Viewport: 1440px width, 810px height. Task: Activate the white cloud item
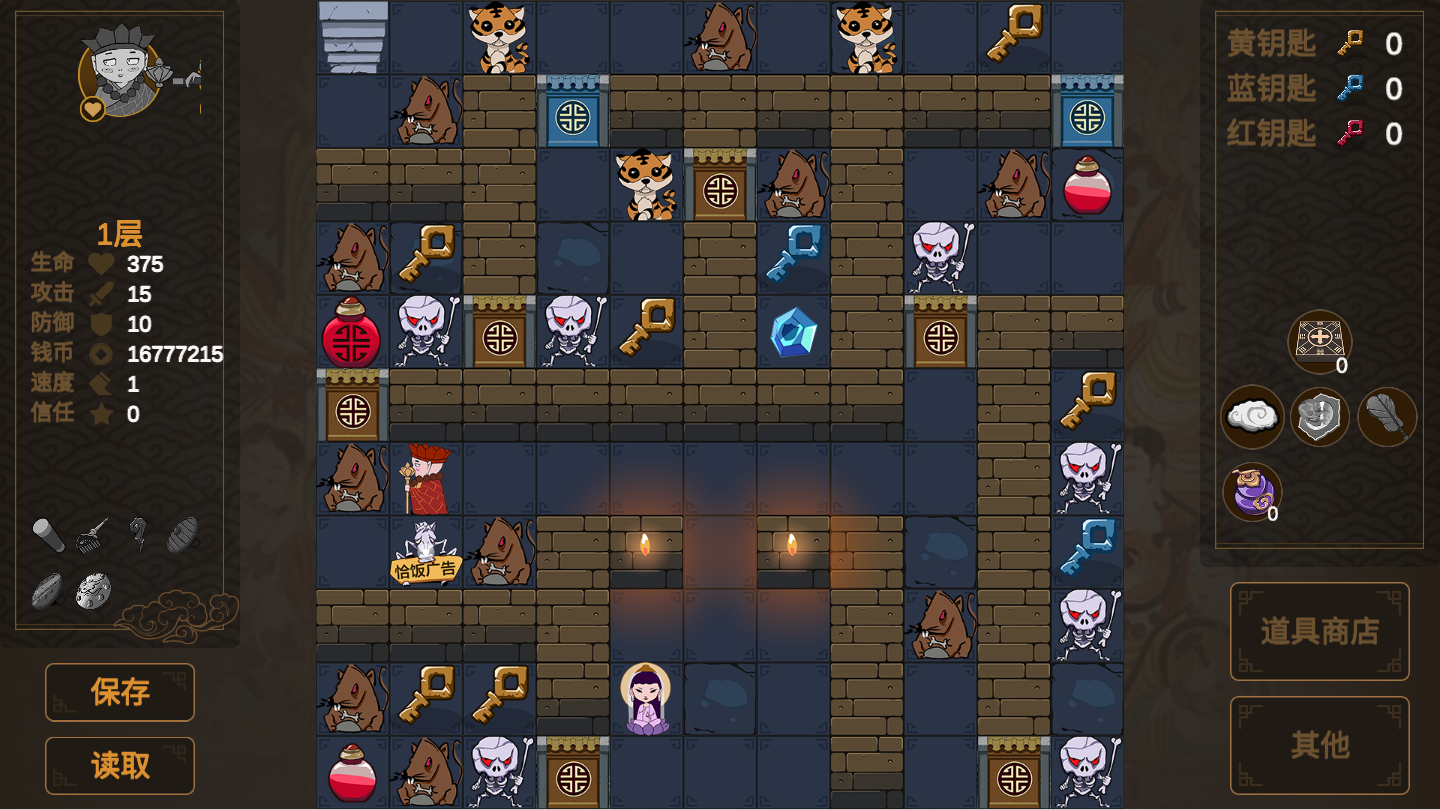[1252, 416]
